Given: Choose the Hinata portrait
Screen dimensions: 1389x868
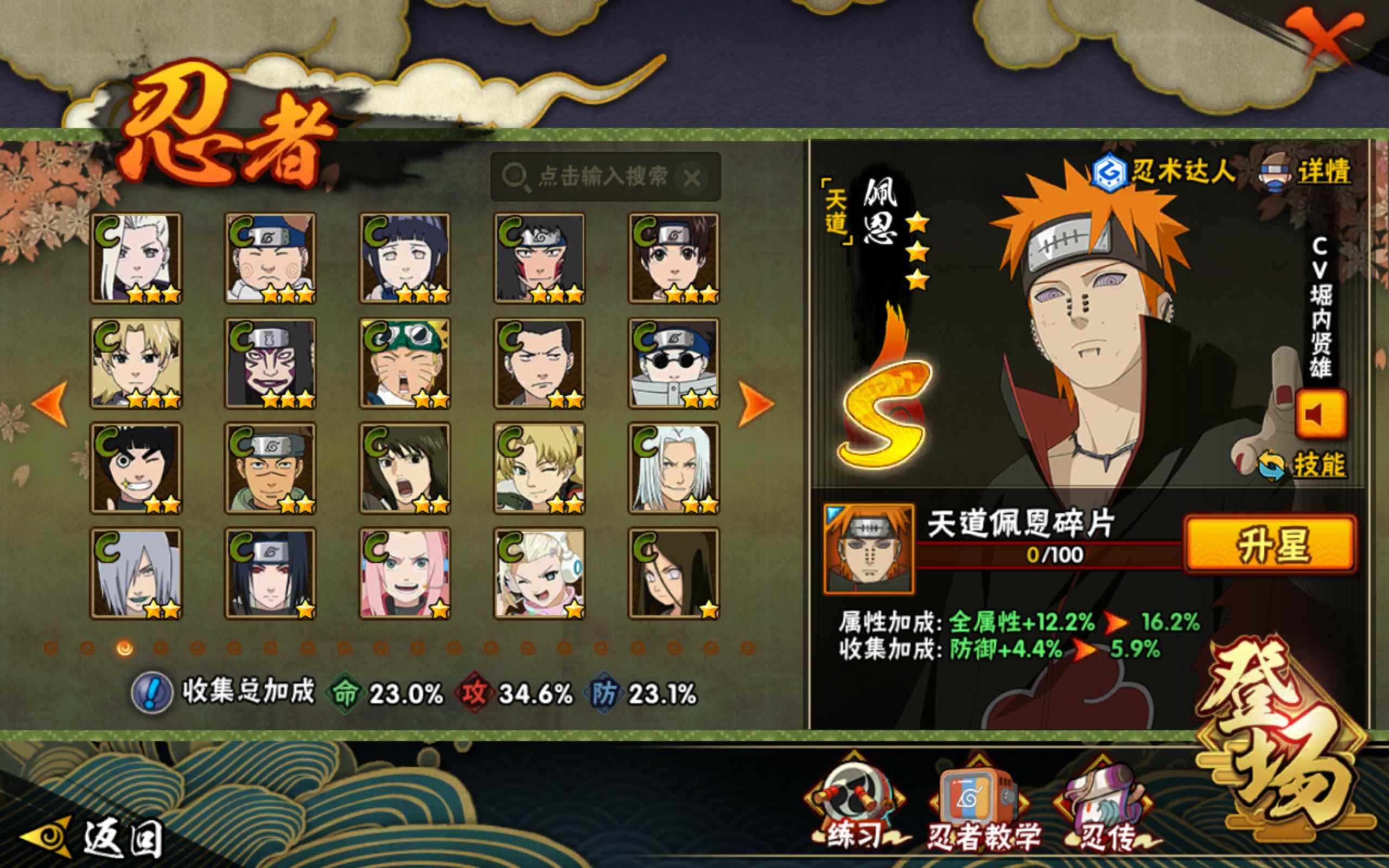Looking at the screenshot, I should pyautogui.click(x=405, y=258).
